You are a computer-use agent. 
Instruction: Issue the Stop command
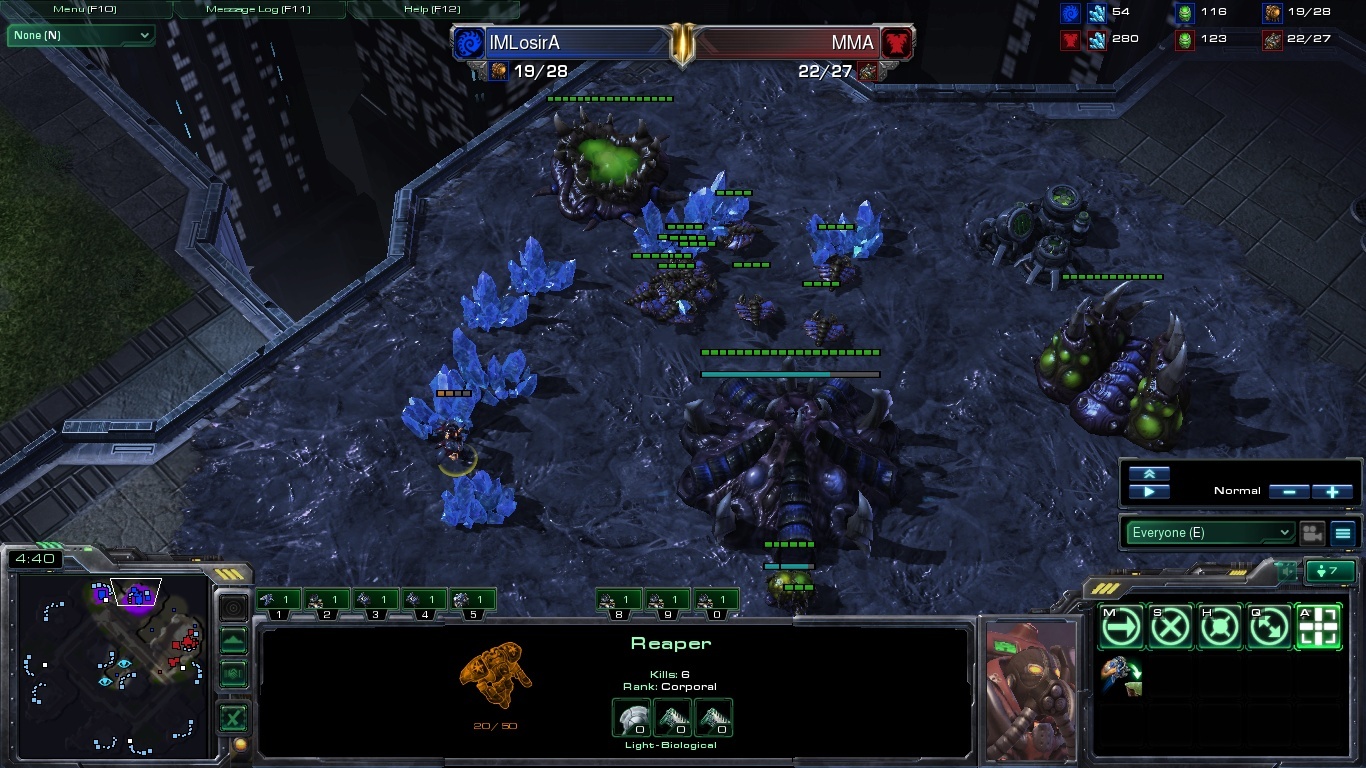tap(1170, 628)
